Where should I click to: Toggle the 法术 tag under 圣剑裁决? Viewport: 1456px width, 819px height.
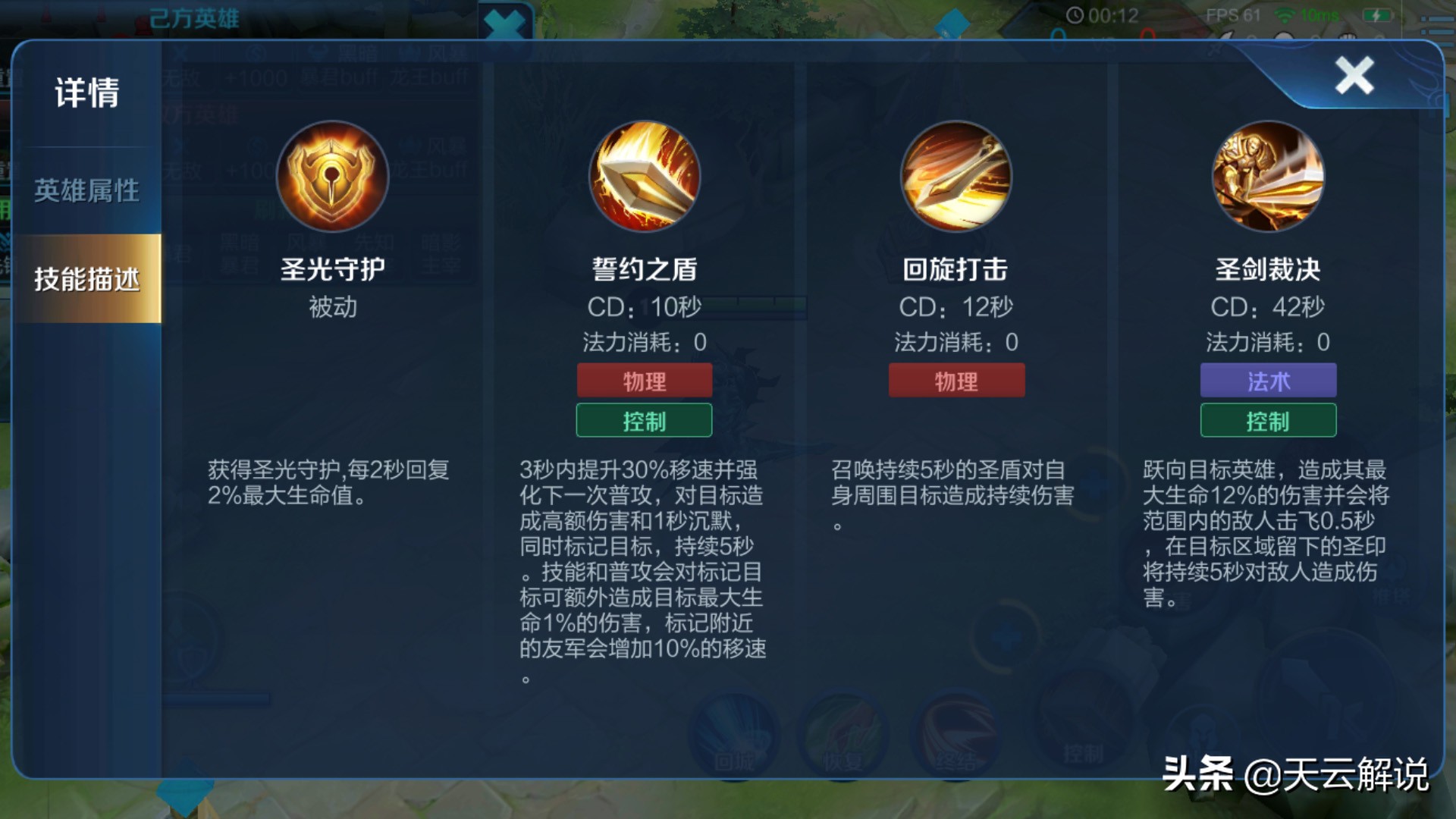1268,380
